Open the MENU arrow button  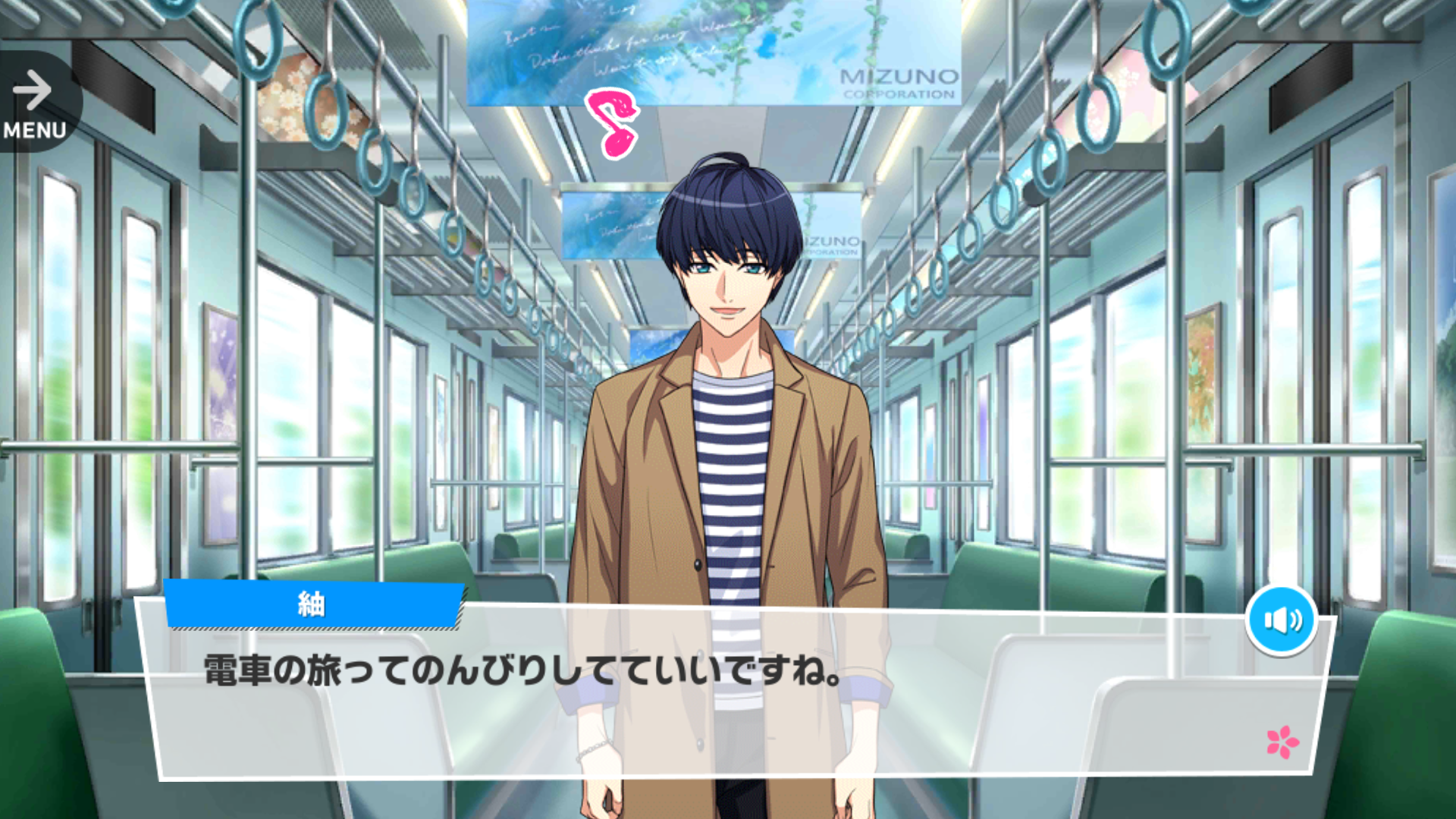[x=34, y=104]
